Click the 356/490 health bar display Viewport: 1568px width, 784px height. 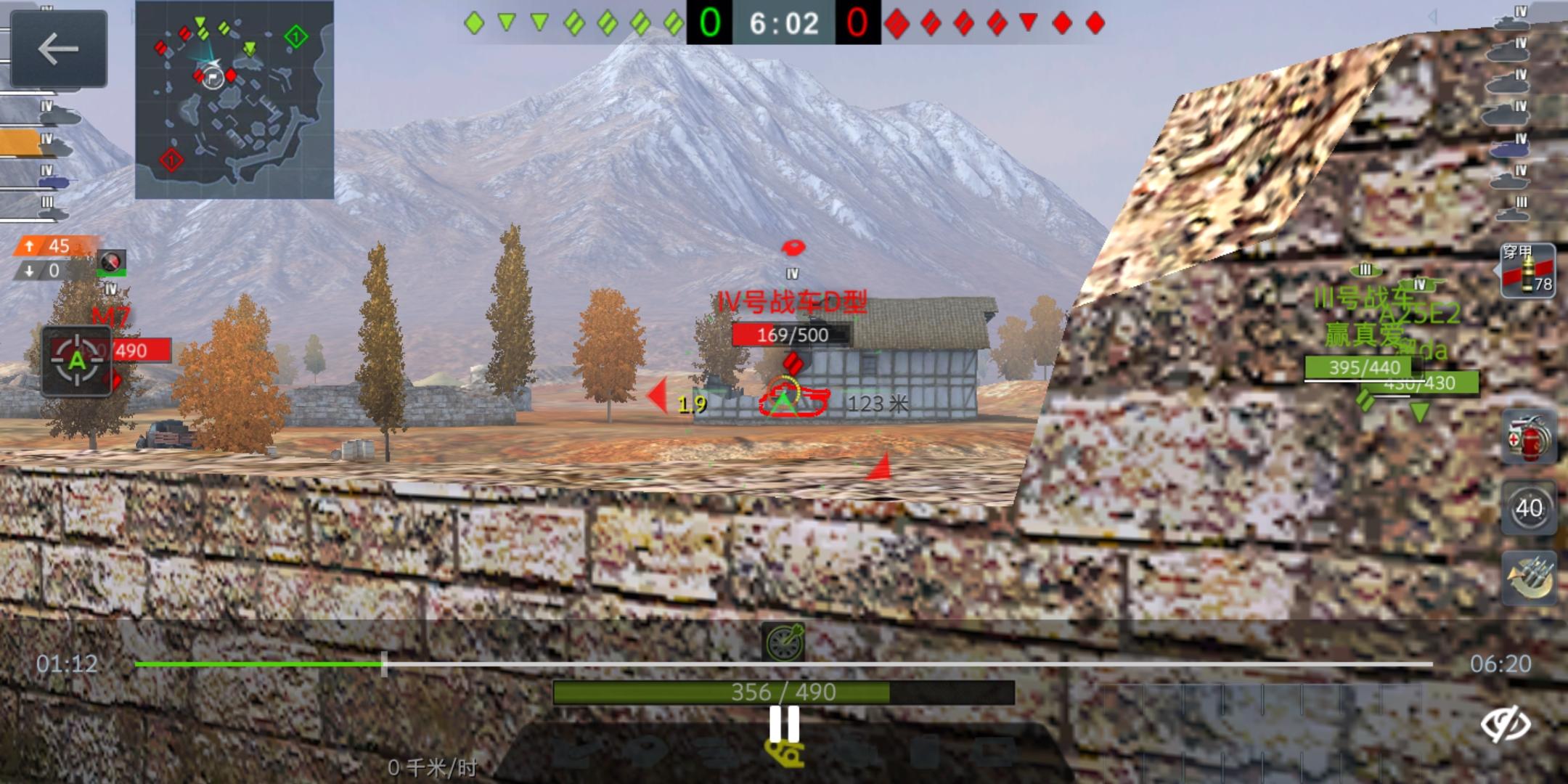(785, 691)
